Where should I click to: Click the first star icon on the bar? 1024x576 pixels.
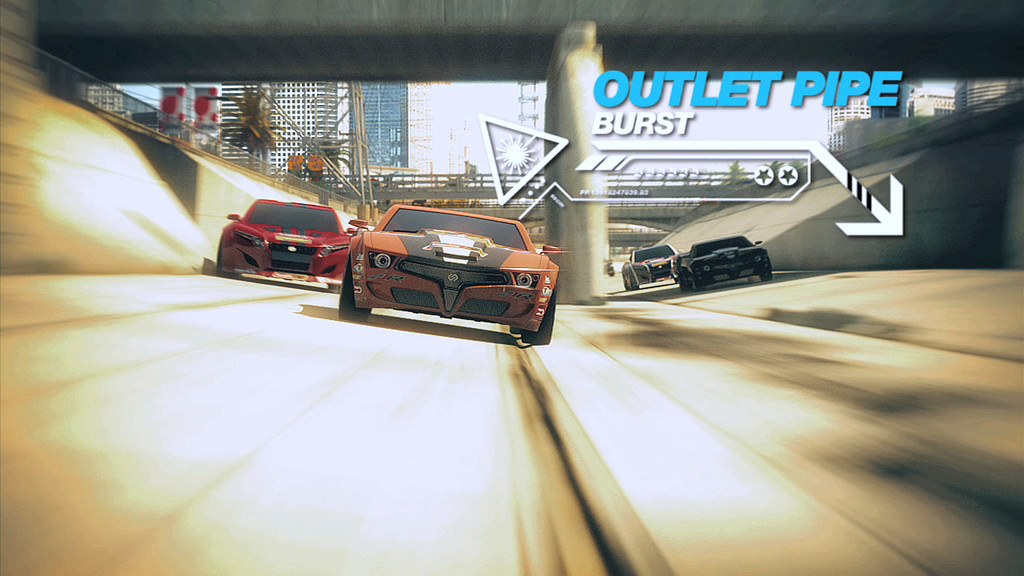[x=765, y=175]
